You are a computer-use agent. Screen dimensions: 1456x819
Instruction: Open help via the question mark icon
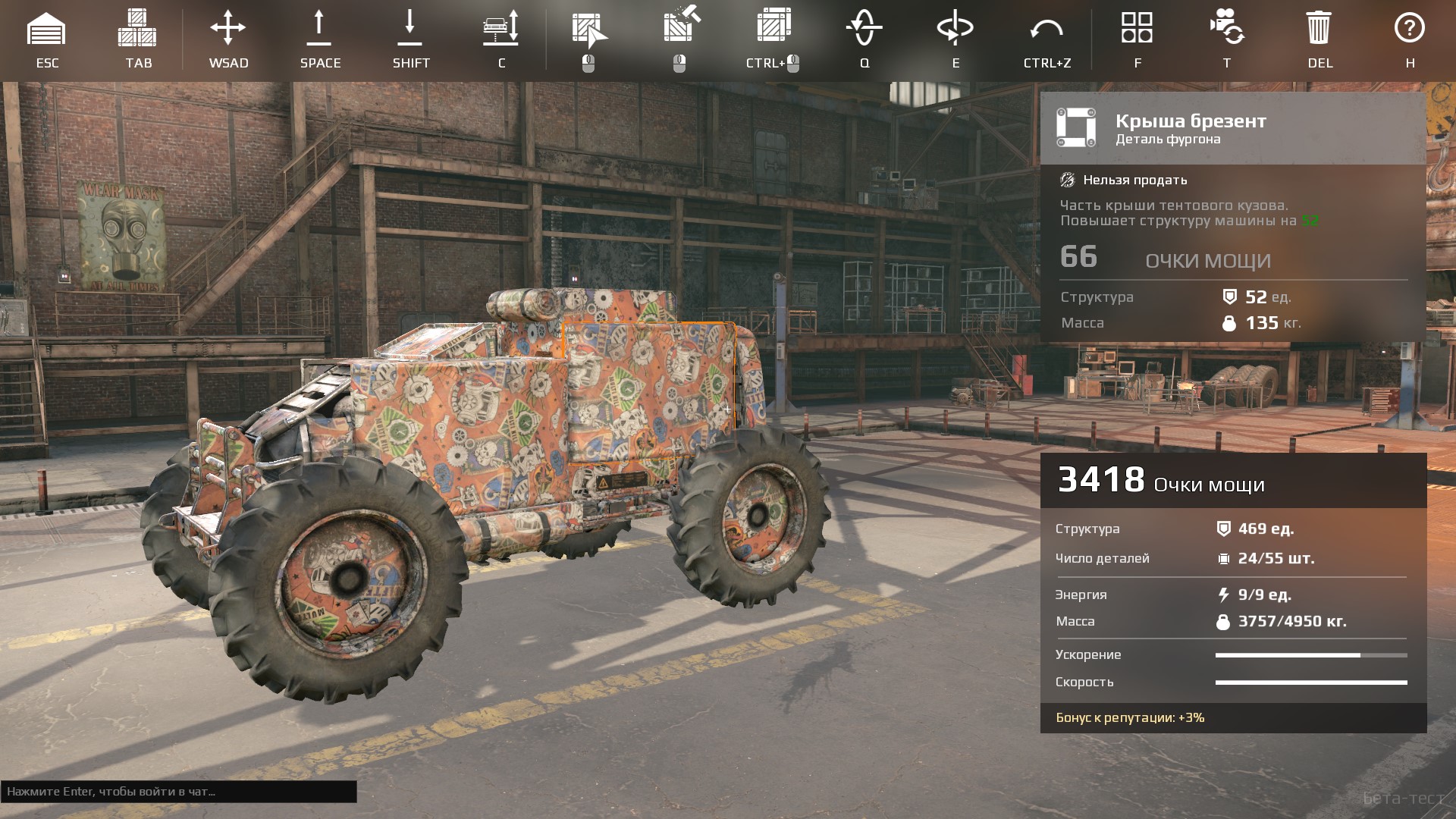(1410, 28)
